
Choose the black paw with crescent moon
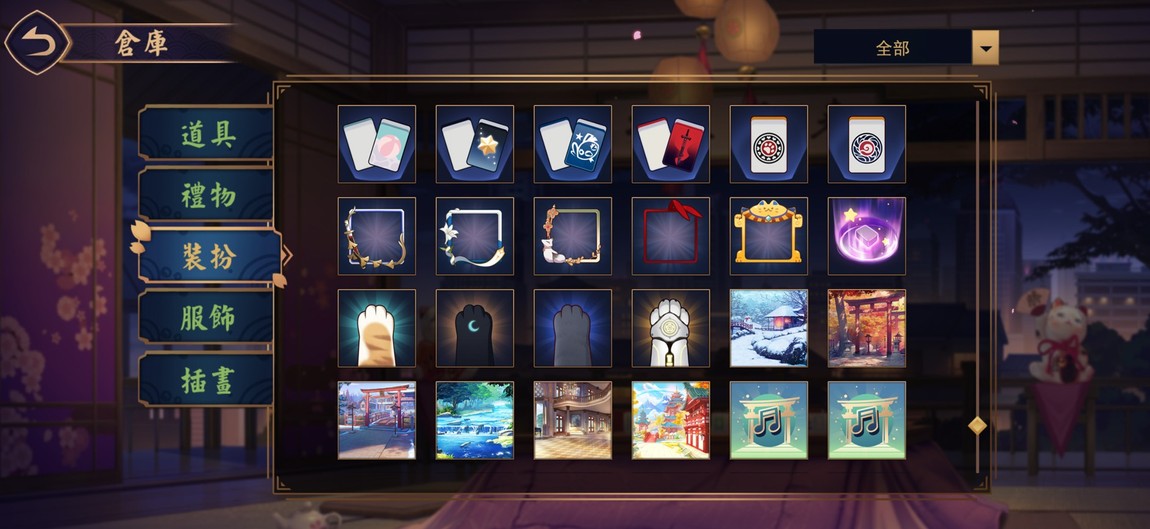point(475,328)
